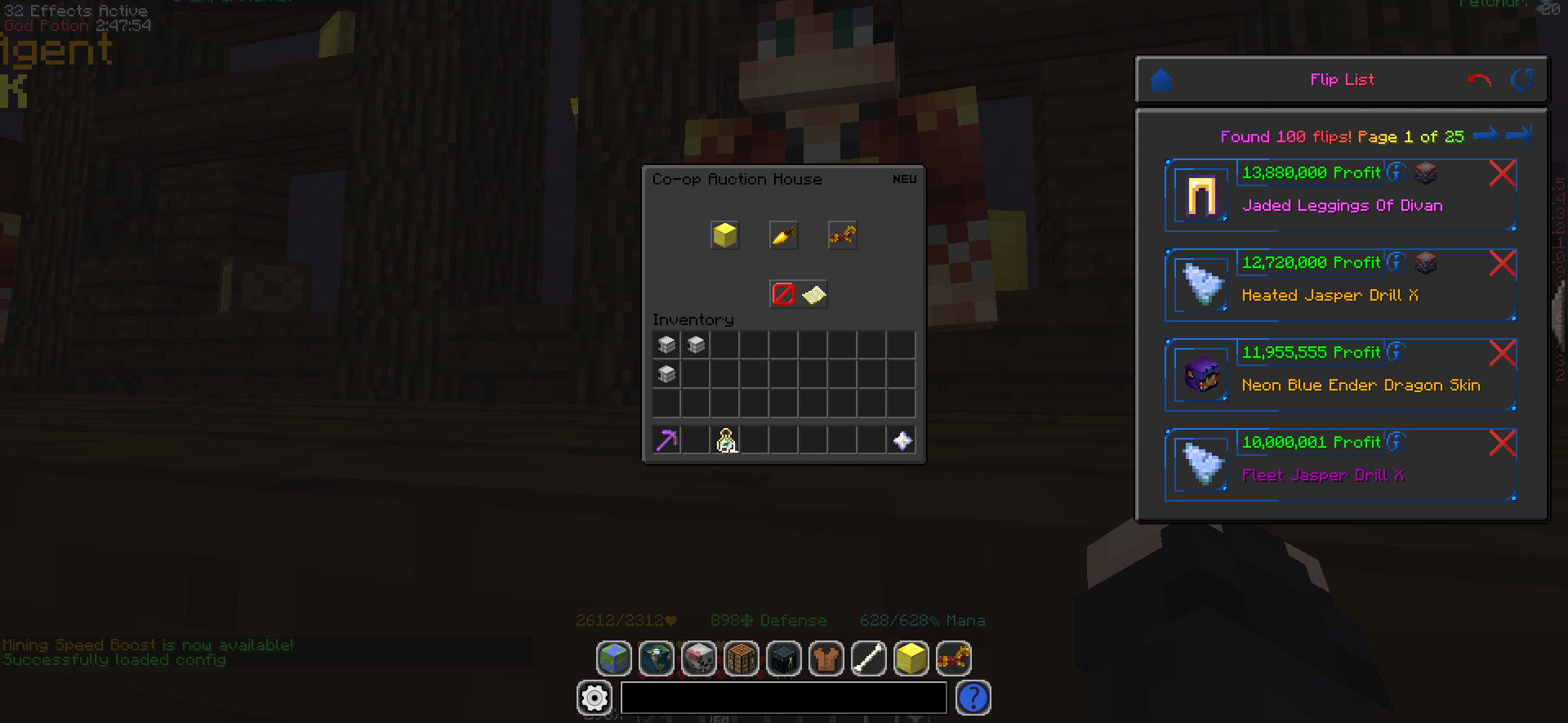Image resolution: width=1568 pixels, height=723 pixels.
Task: Go to the next page of flips
Action: pos(1486,135)
